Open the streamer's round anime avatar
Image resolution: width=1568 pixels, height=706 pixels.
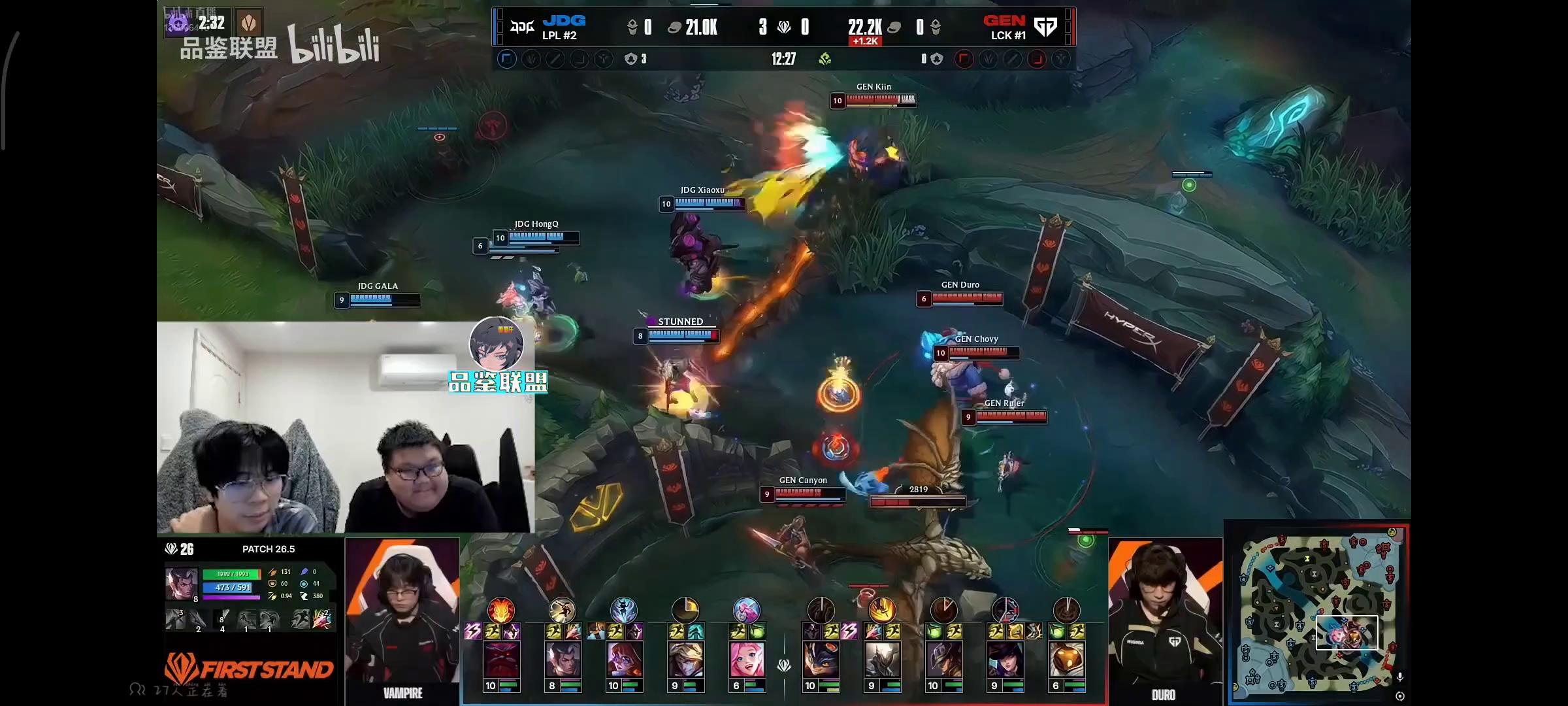[497, 343]
